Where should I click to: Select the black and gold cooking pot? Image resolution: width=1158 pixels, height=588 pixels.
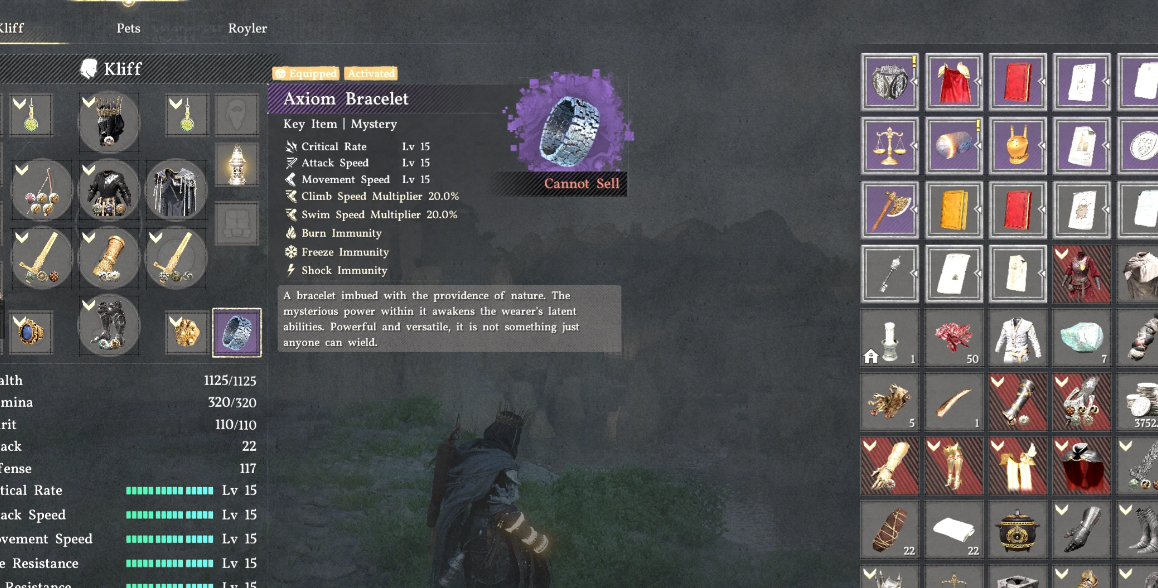pos(1018,530)
